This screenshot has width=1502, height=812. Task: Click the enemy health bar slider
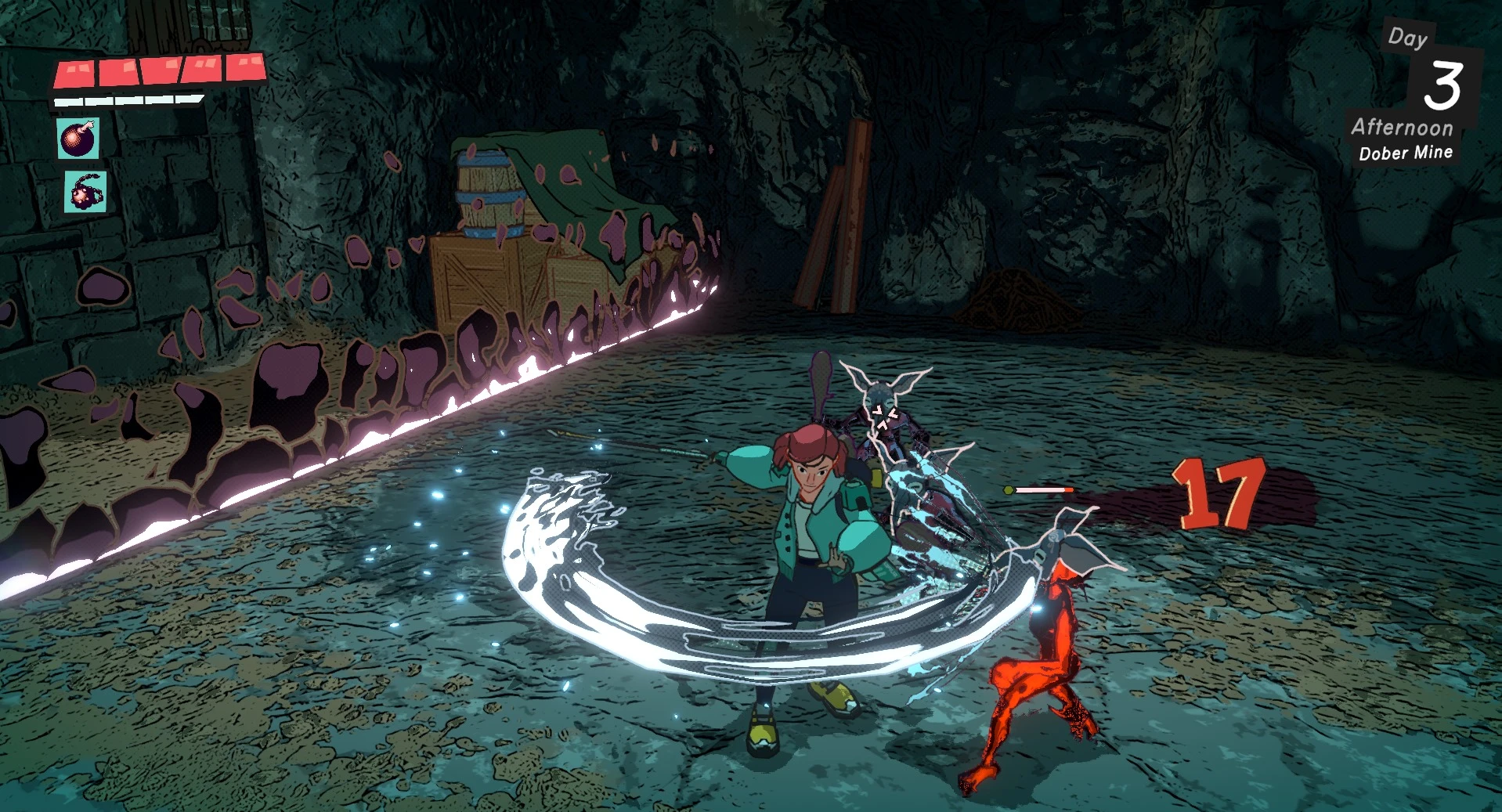(x=1044, y=488)
